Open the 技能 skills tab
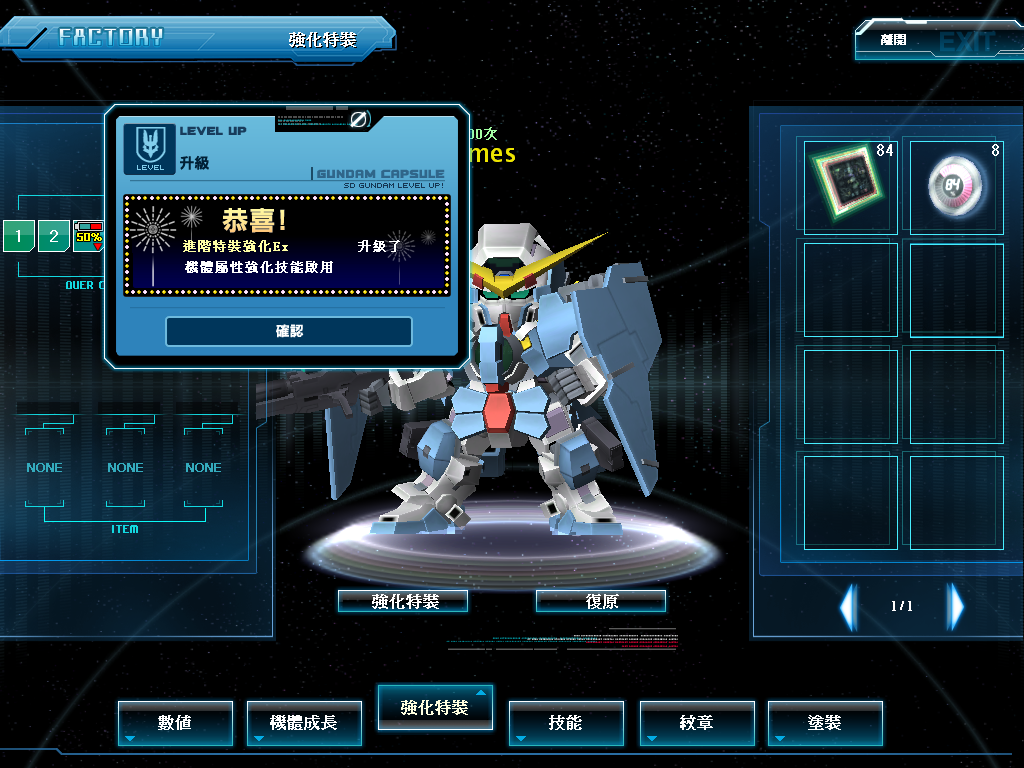This screenshot has width=1024, height=768. 565,722
